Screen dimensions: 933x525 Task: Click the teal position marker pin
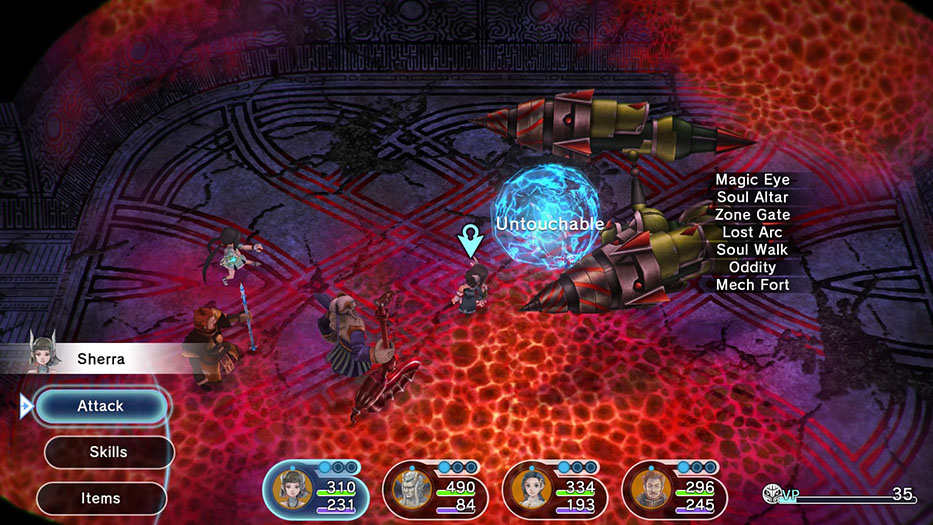tap(468, 240)
